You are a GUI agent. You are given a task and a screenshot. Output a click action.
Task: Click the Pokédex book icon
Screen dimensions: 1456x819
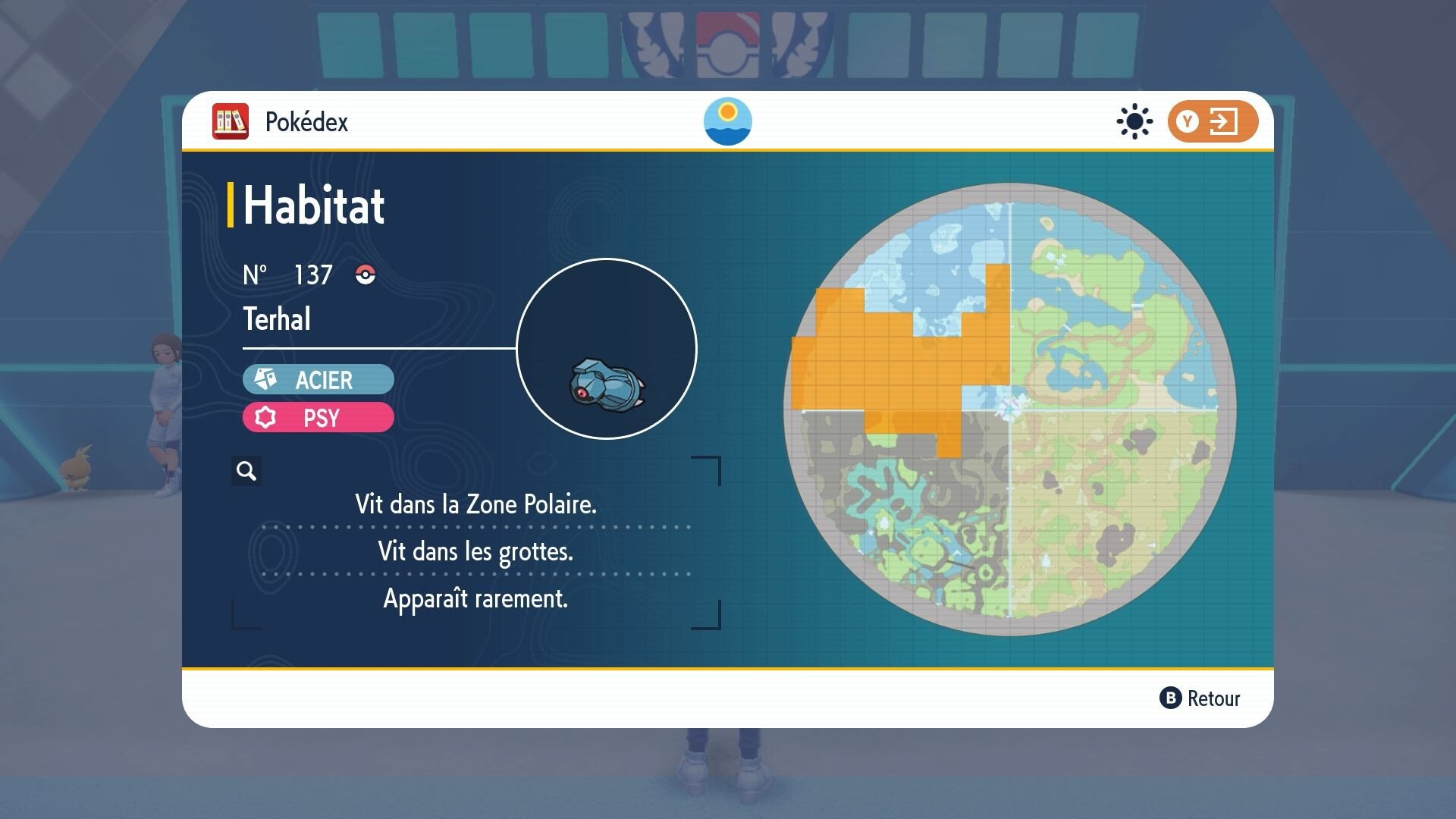[x=231, y=121]
